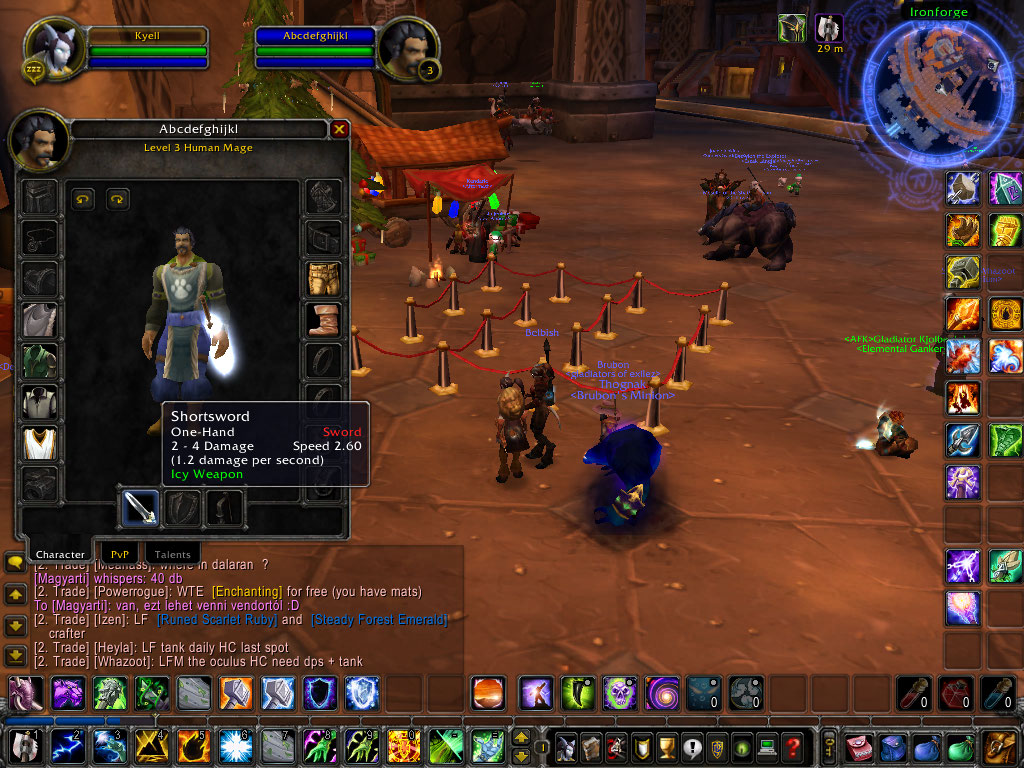Click the white tabard equipment slot
The height and width of the screenshot is (768, 1024).
pos(39,443)
